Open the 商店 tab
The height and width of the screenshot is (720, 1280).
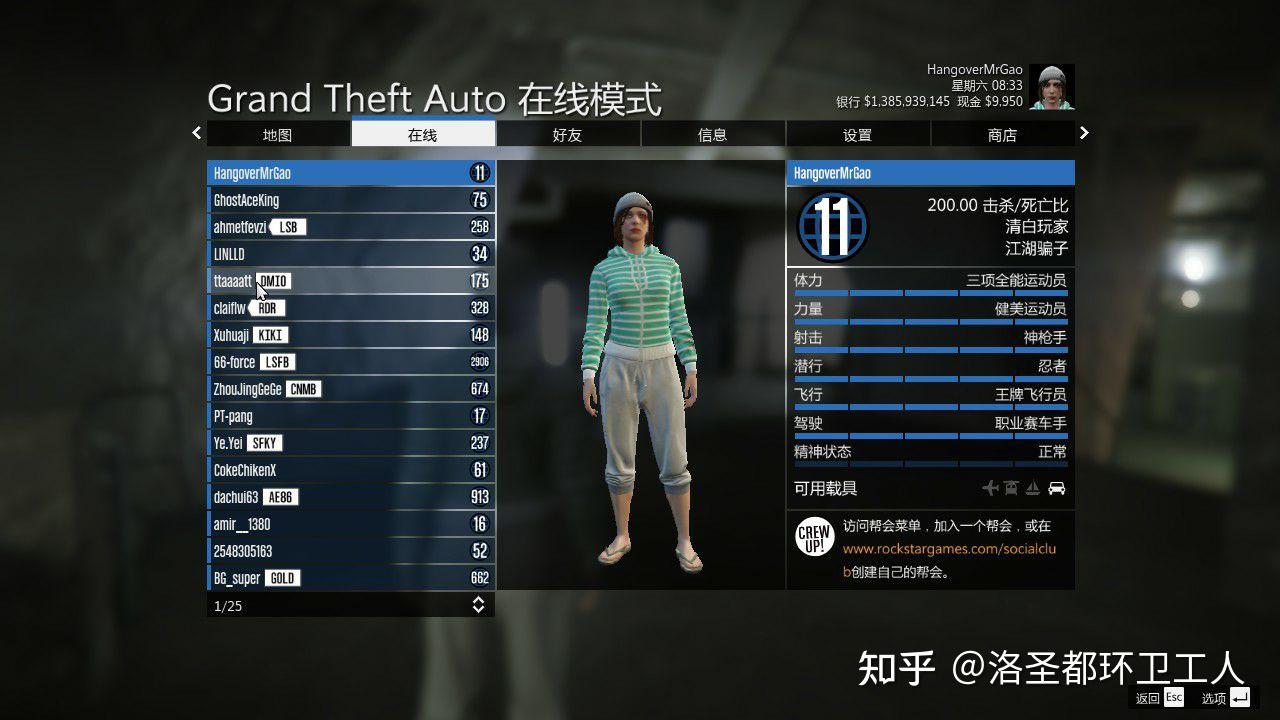coord(1002,134)
